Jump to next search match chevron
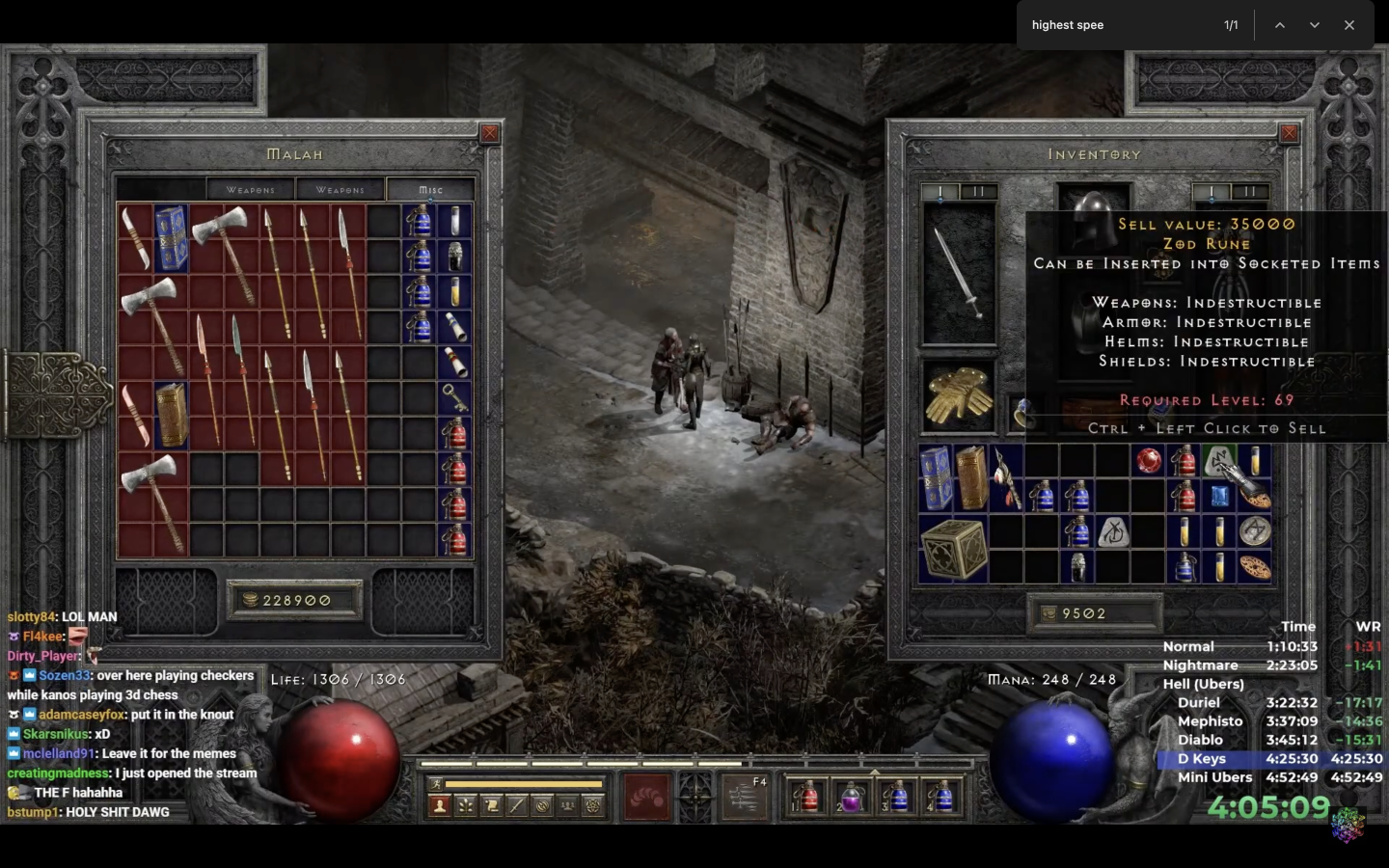The image size is (1389, 868). tap(1314, 24)
